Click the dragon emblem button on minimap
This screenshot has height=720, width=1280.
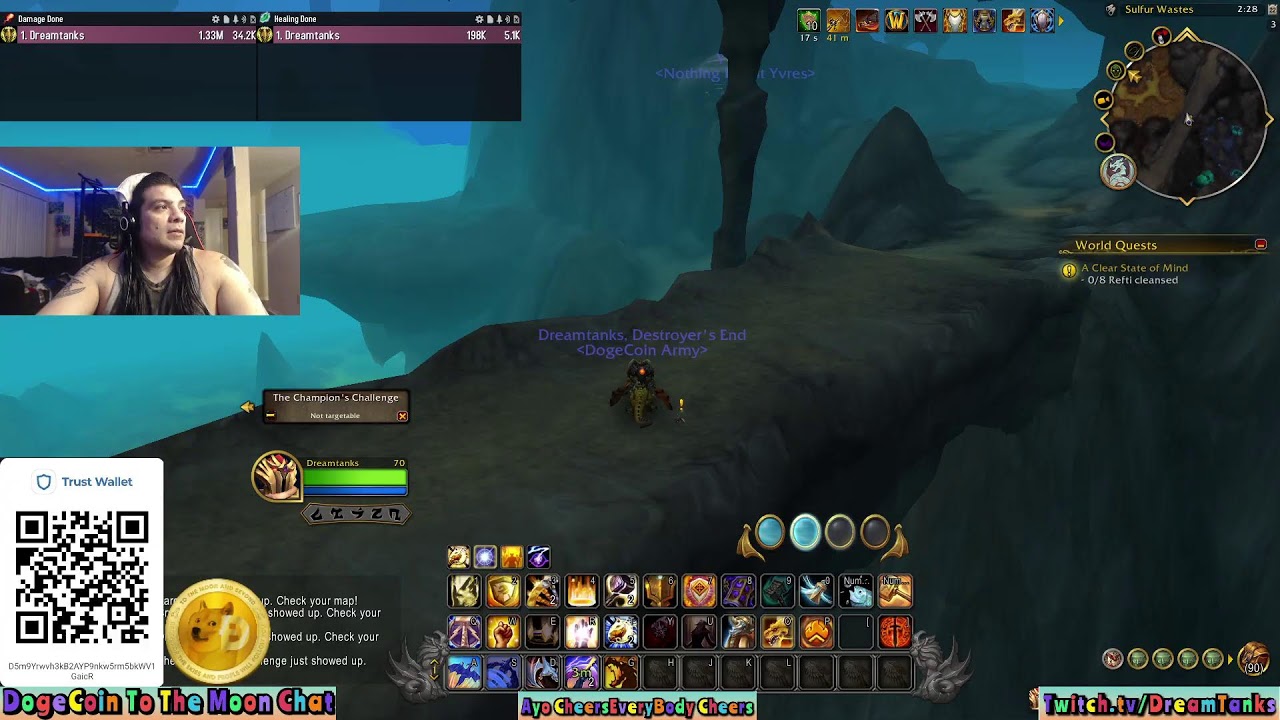[1118, 172]
